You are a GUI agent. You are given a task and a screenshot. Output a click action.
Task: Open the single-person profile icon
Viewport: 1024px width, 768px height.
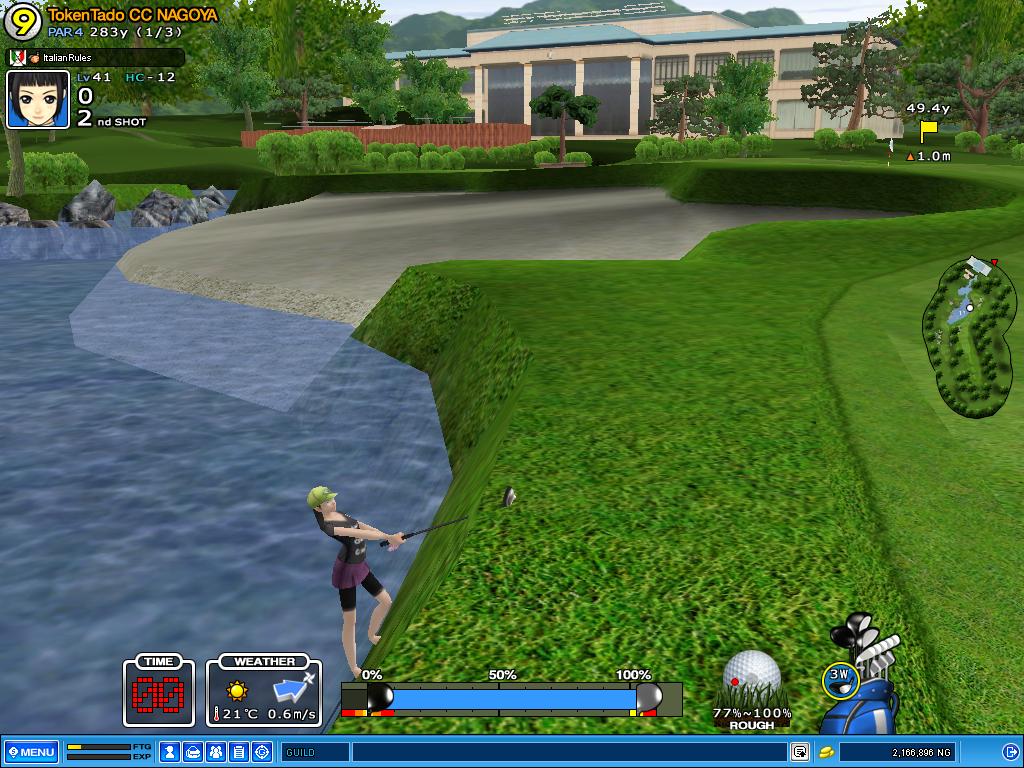click(x=170, y=752)
